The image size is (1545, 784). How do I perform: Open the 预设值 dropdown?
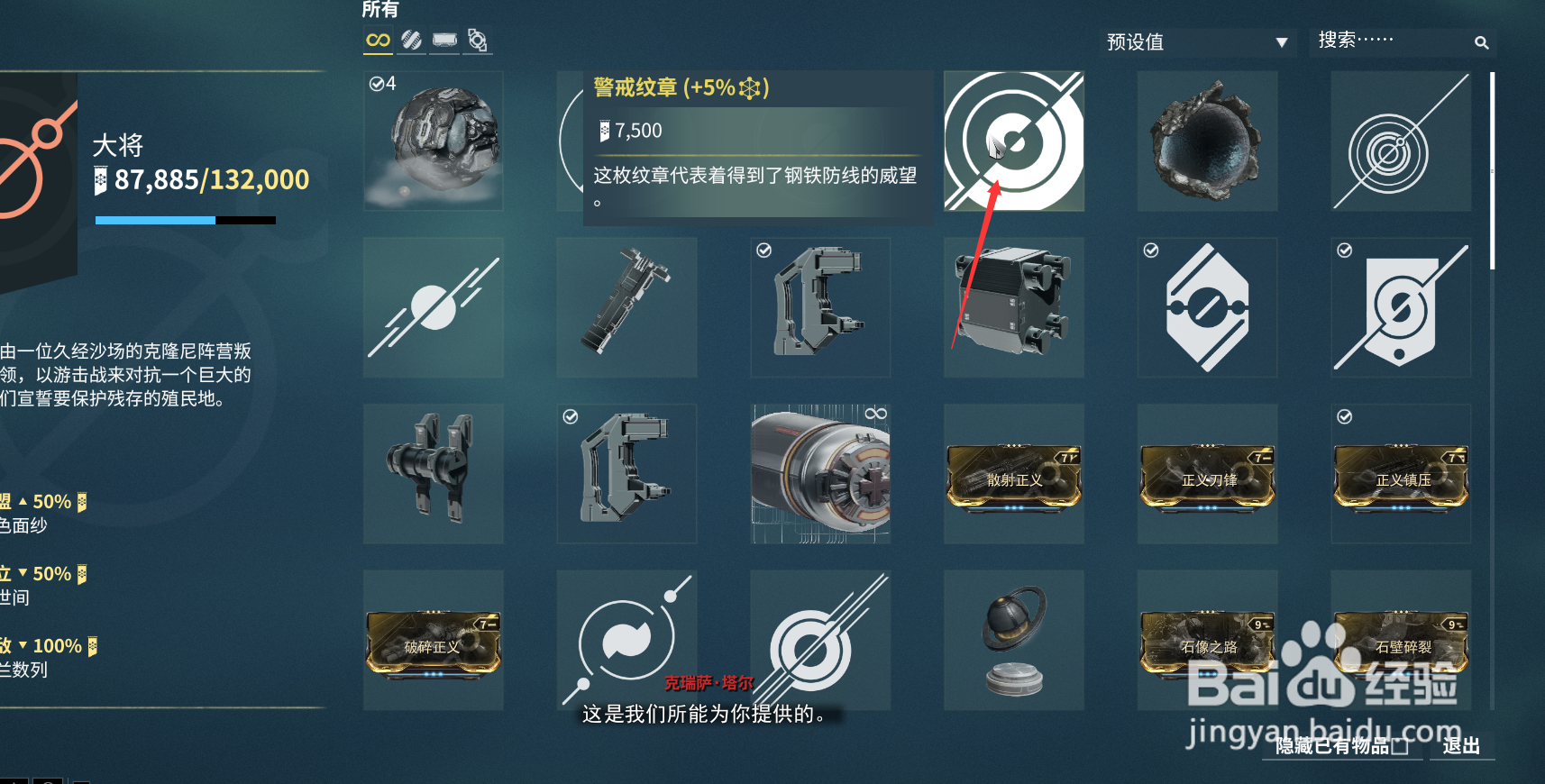click(x=1199, y=42)
